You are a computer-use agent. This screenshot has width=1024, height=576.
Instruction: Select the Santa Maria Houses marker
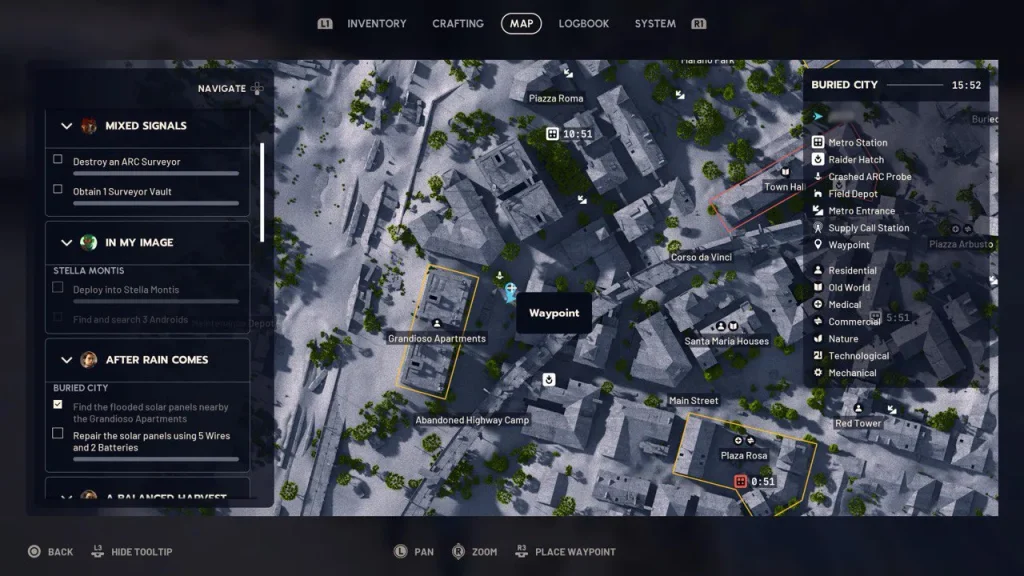(726, 327)
